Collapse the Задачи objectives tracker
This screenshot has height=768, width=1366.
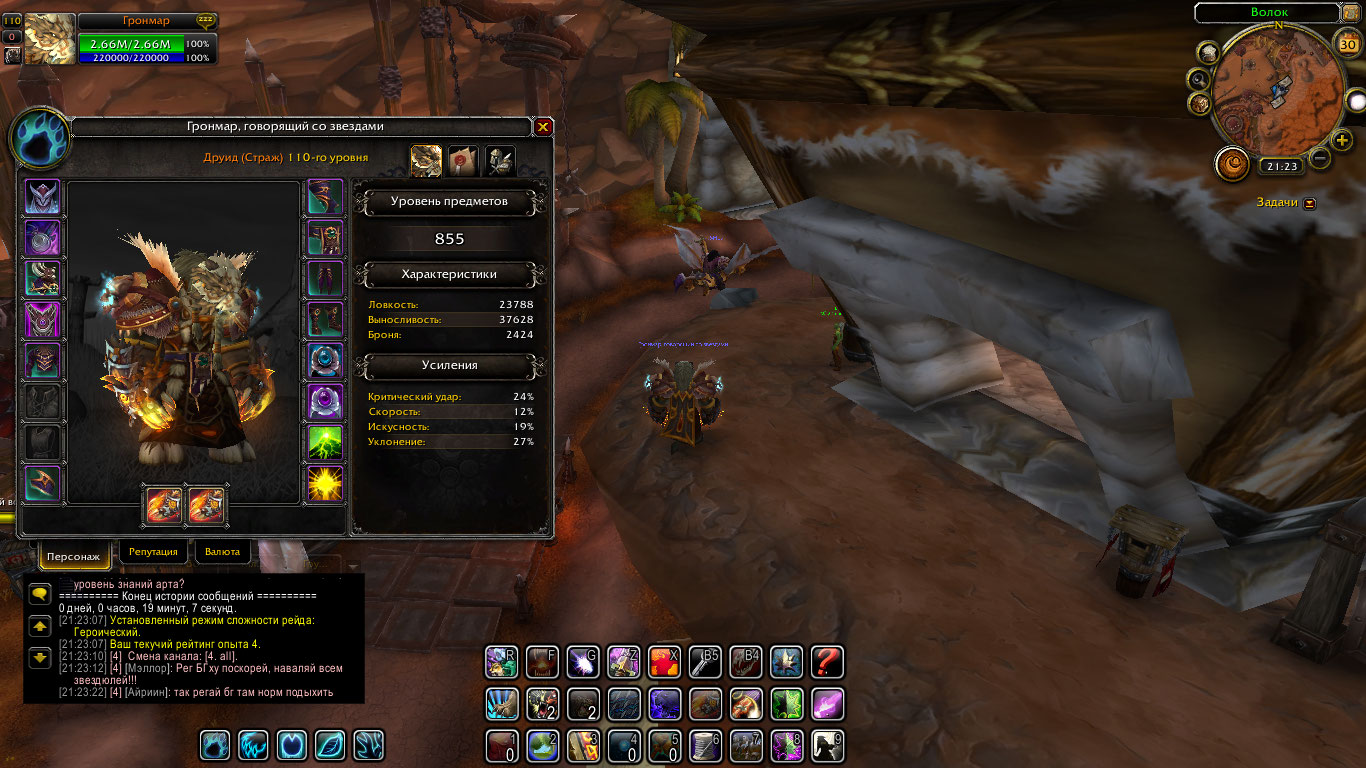click(x=1310, y=203)
